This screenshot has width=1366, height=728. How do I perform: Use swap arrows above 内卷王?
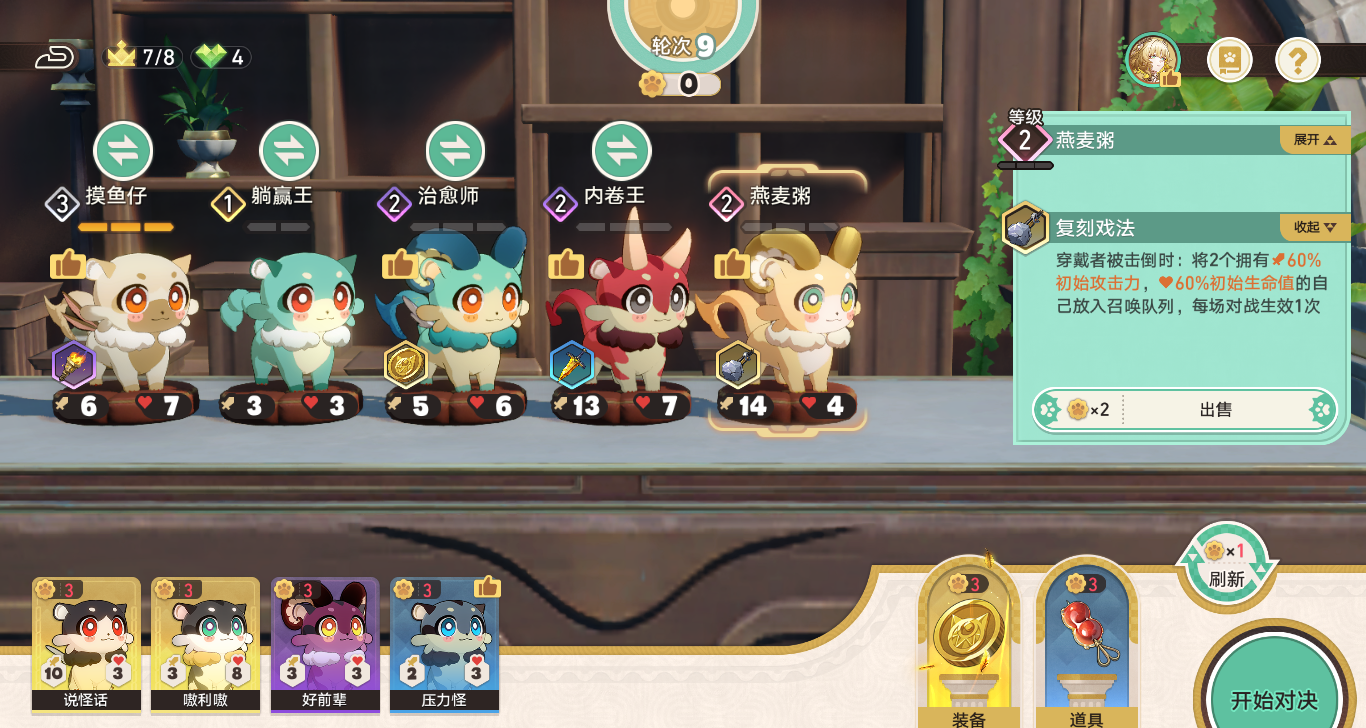pos(621,151)
